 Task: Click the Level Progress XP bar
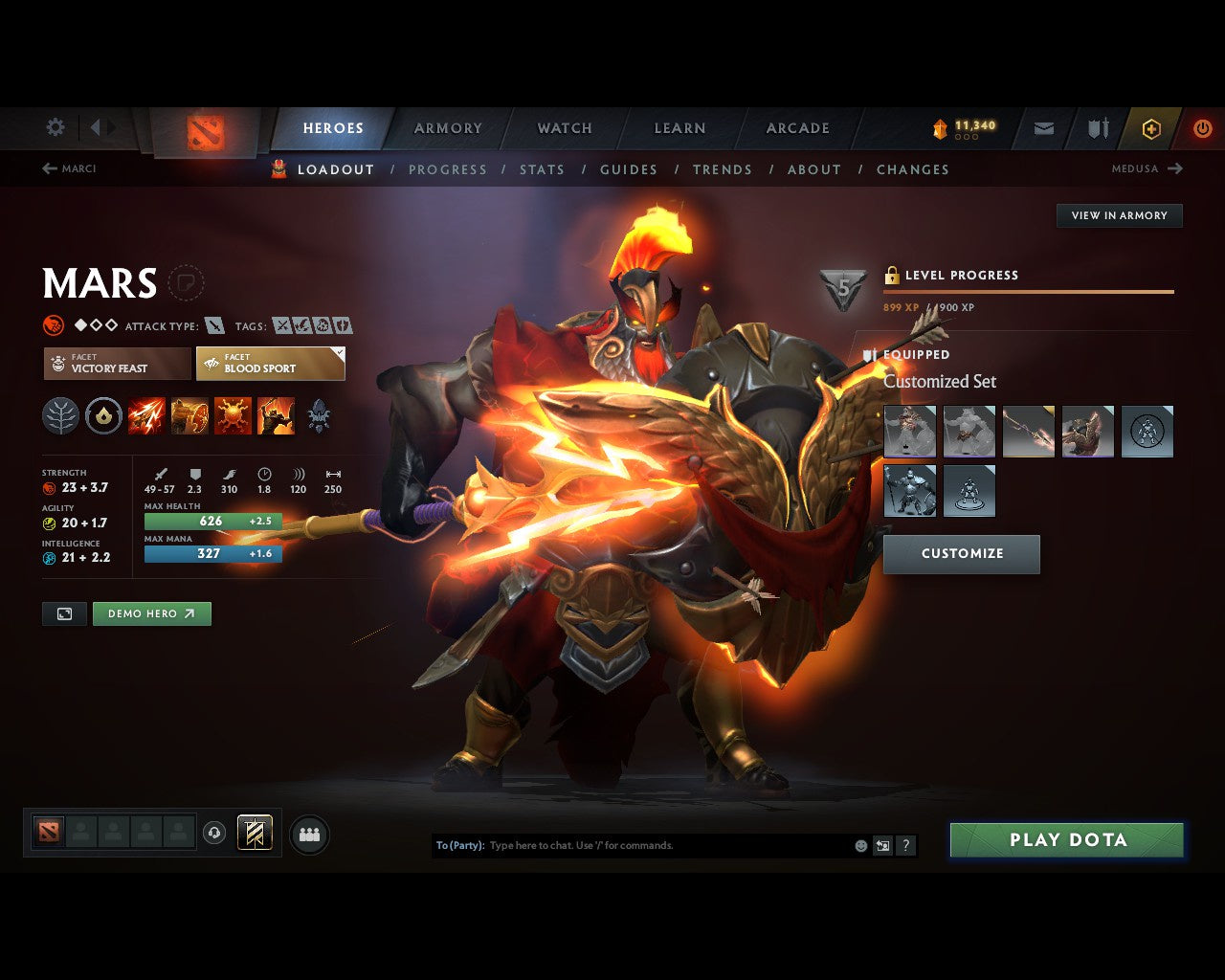pos(1029,291)
